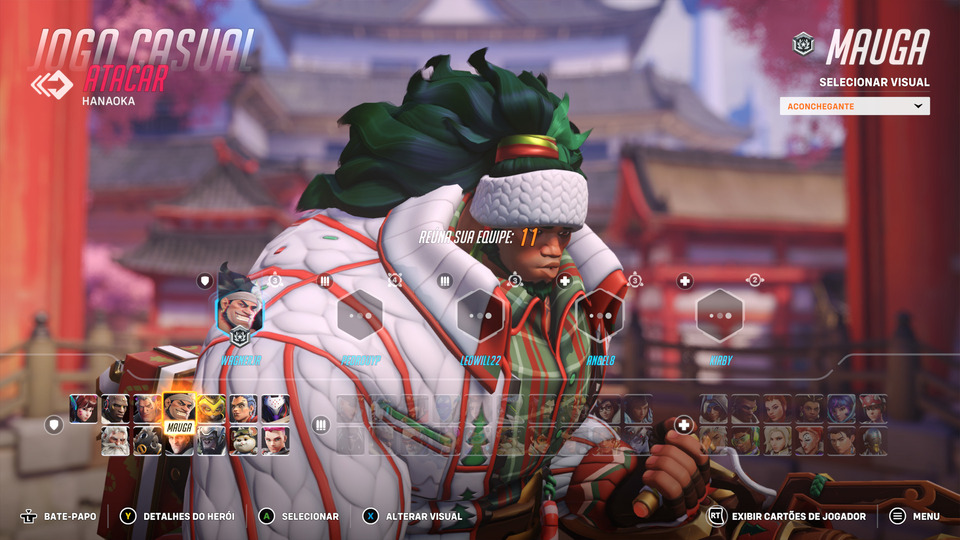Screen dimensions: 960x540
Task: Choose Ana from the support roster
Action: [714, 409]
